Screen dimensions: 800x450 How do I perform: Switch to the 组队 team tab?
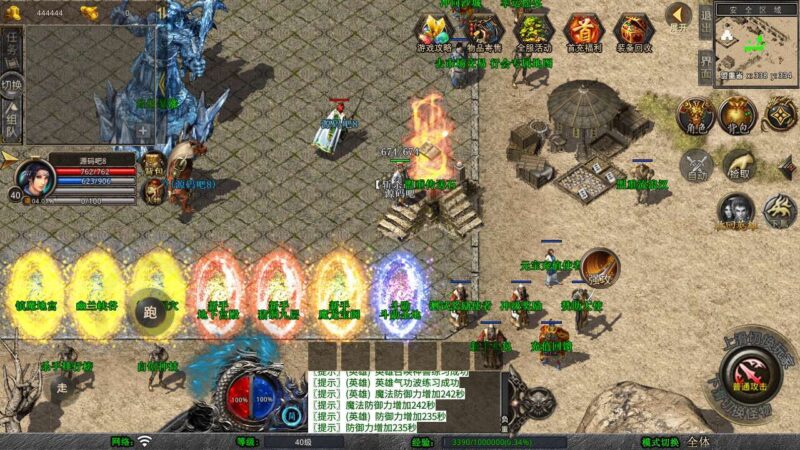pos(12,122)
